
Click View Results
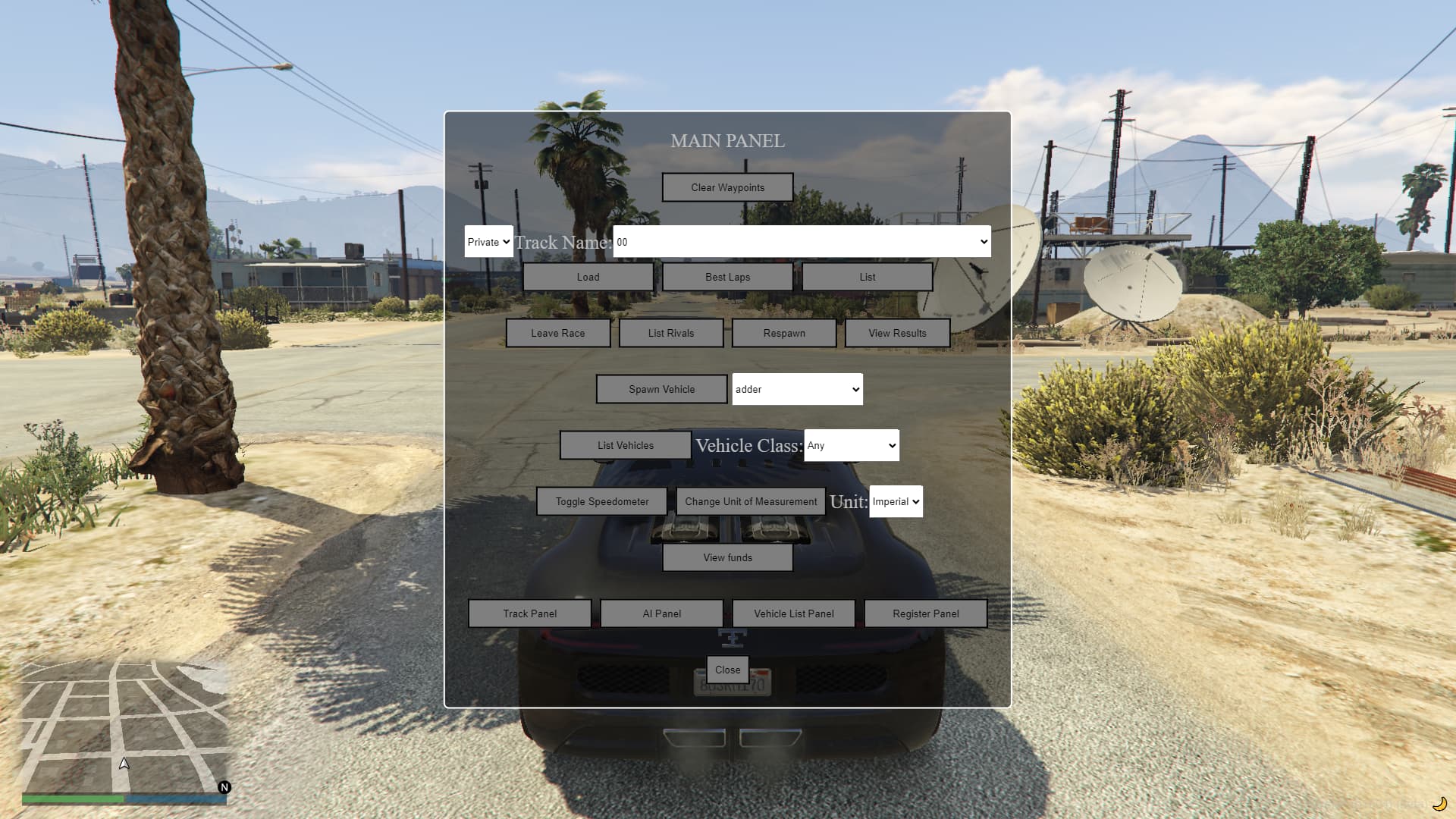pos(897,333)
